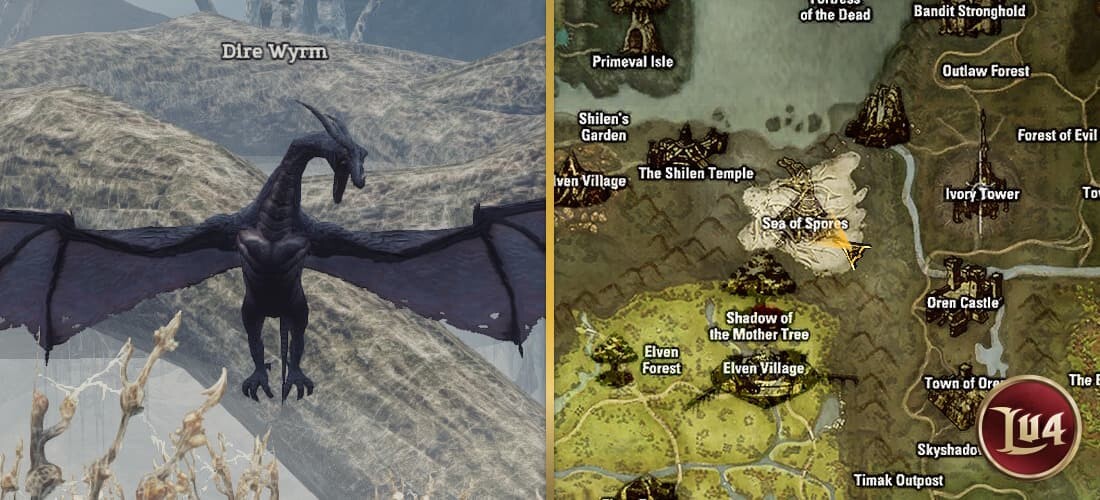
Task: Select Bandit Stronghold on the map
Action: [969, 11]
